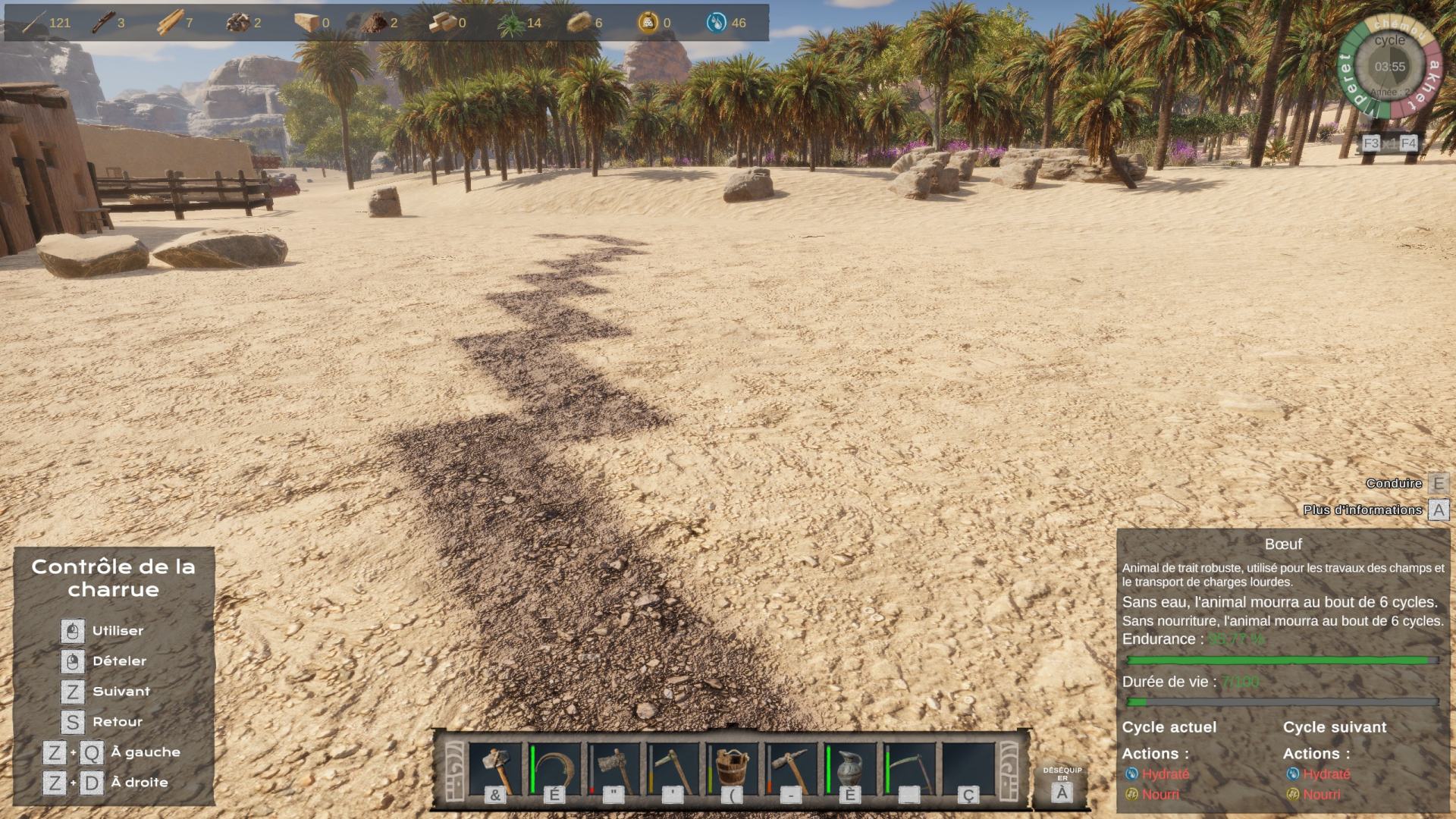This screenshot has width=1456, height=819.
Task: Select the stone hammer hotbar slot
Action: pyautogui.click(x=495, y=768)
